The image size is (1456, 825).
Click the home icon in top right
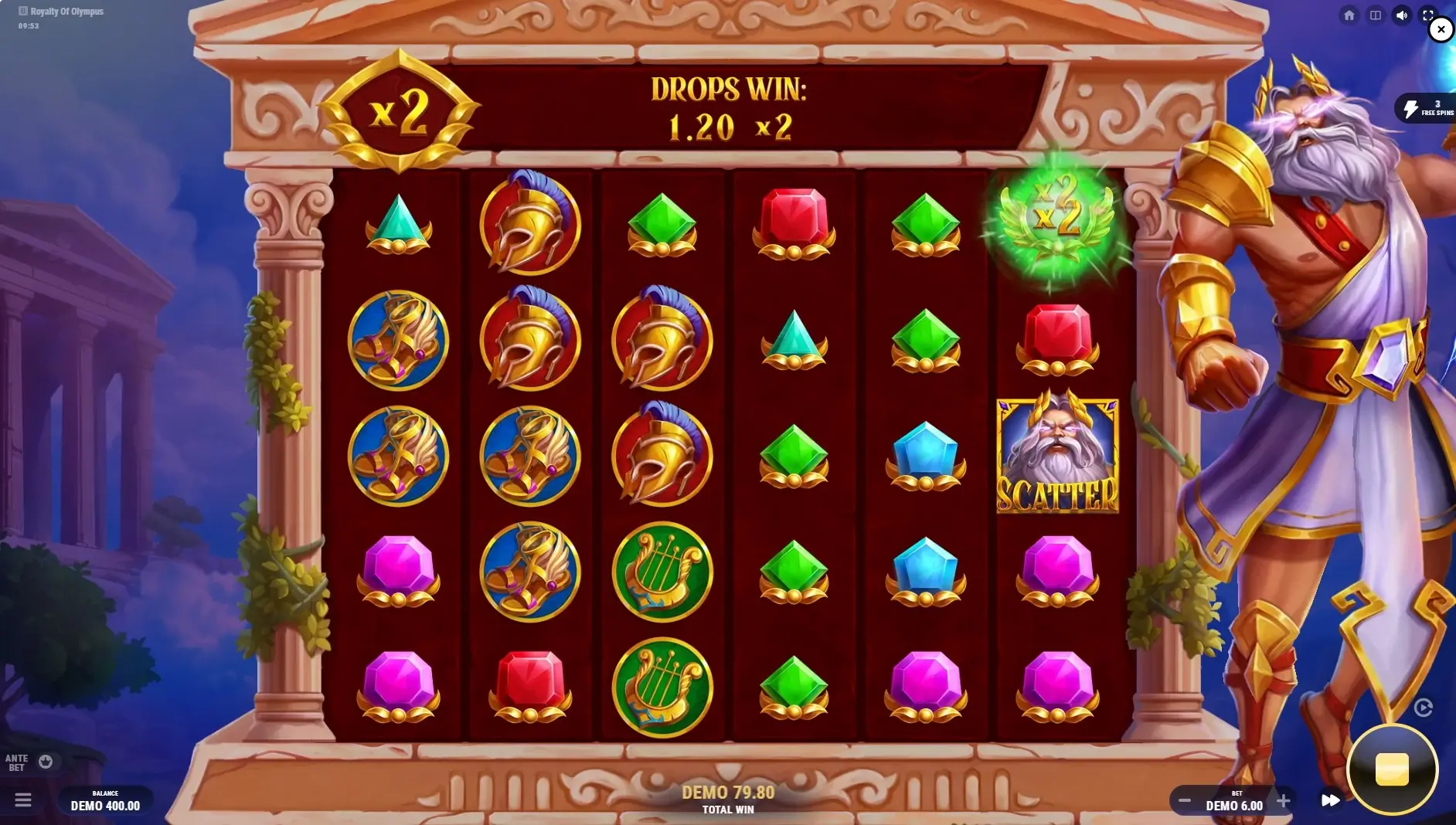[1351, 15]
